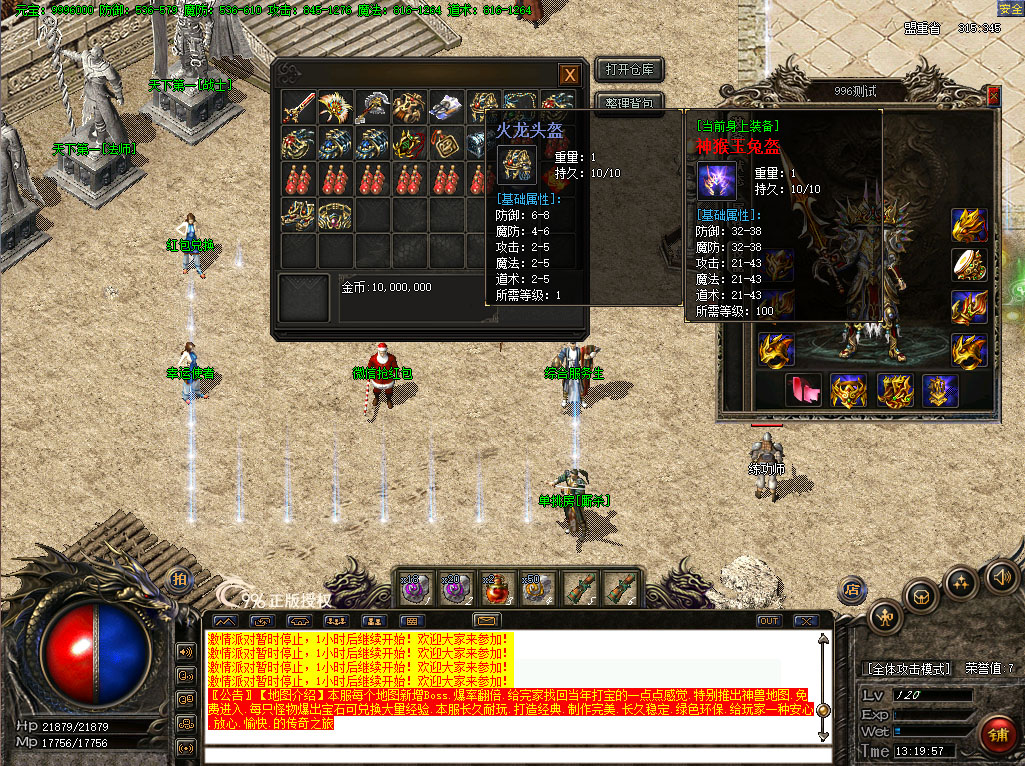
Task: Toggle the sound speaker button
Action: coord(1001,577)
